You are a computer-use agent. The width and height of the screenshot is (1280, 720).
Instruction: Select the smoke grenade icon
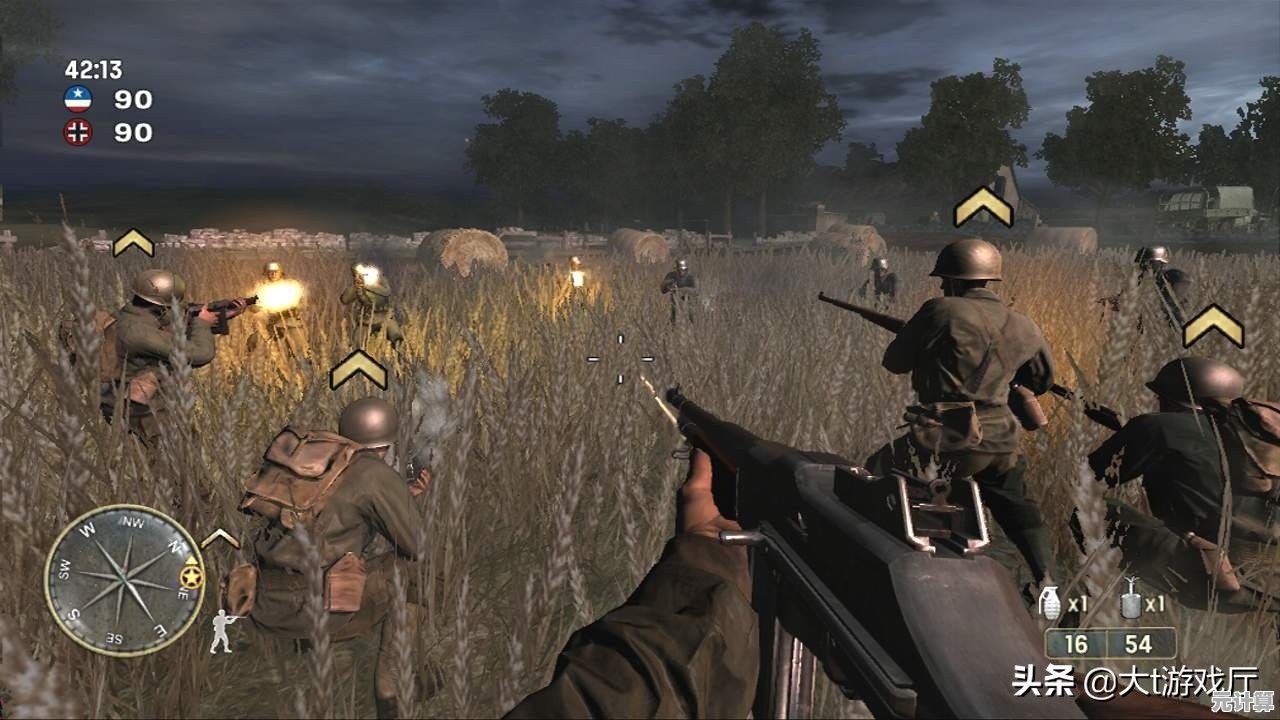[x=1131, y=601]
